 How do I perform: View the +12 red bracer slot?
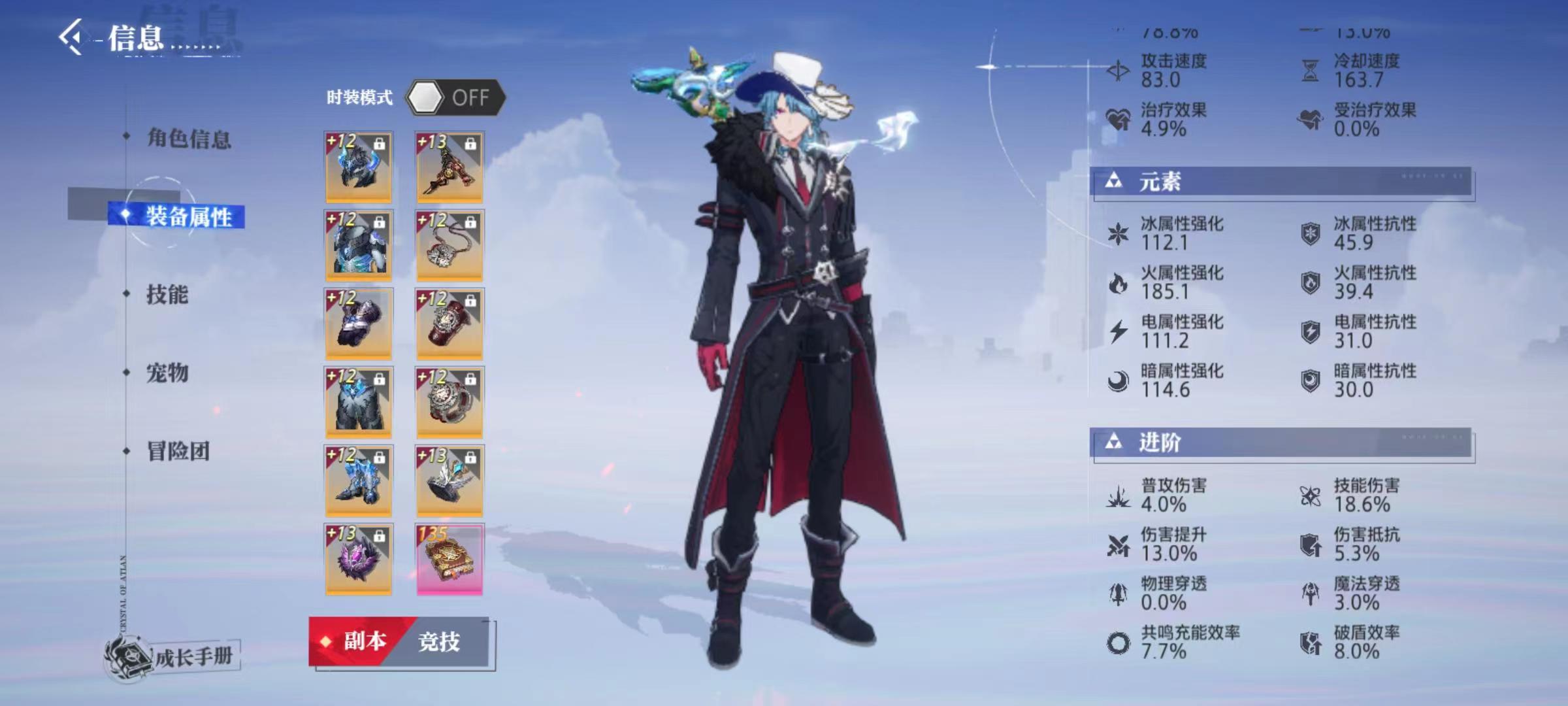449,324
